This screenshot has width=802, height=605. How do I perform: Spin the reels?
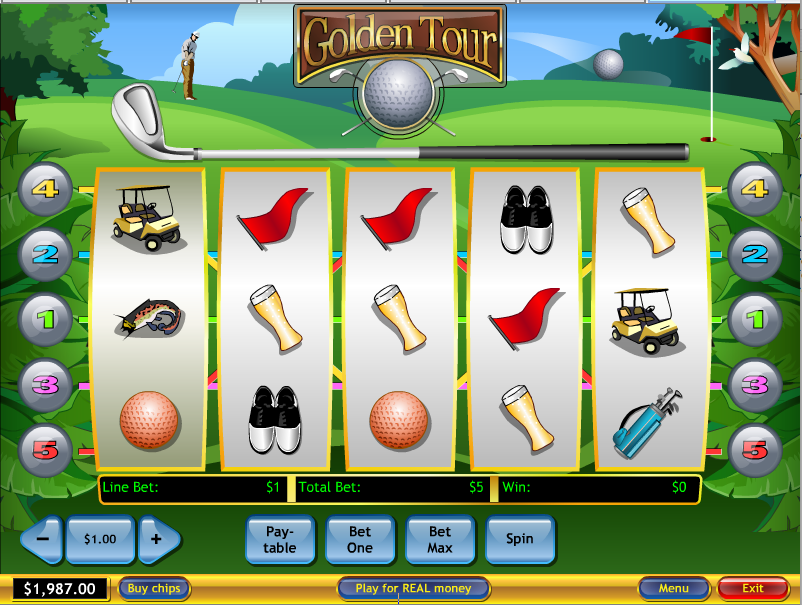[519, 539]
